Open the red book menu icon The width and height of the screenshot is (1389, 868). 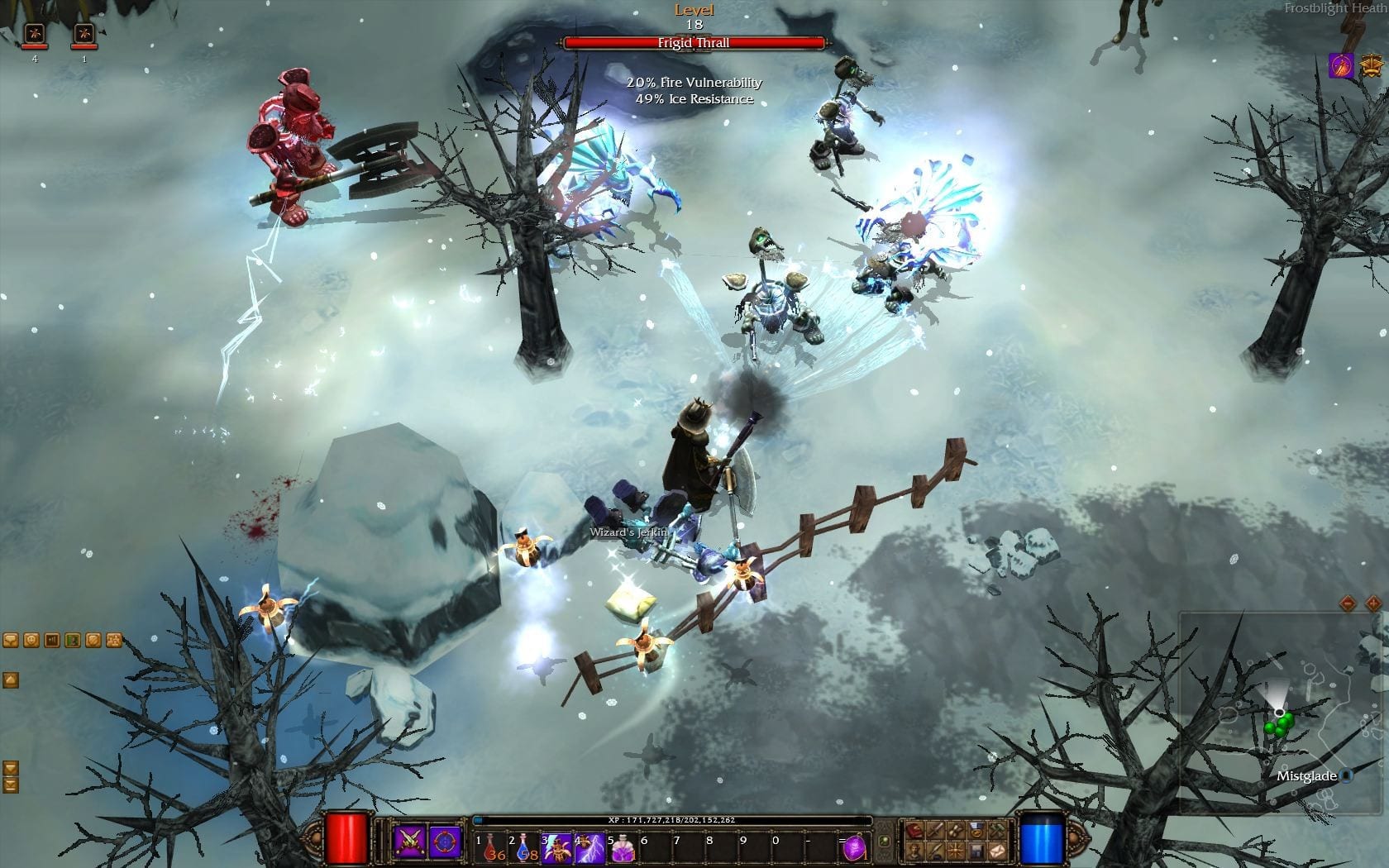(x=915, y=830)
